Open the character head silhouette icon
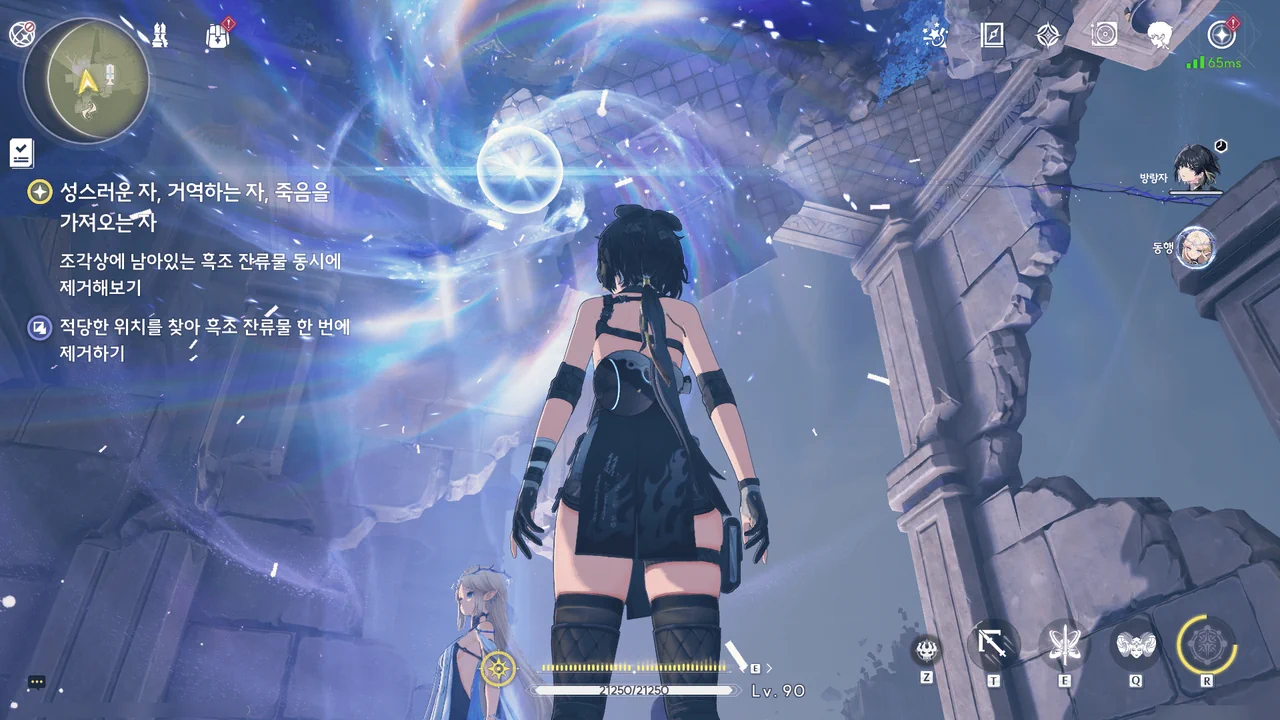Image resolution: width=1280 pixels, height=720 pixels. pos(1160,36)
